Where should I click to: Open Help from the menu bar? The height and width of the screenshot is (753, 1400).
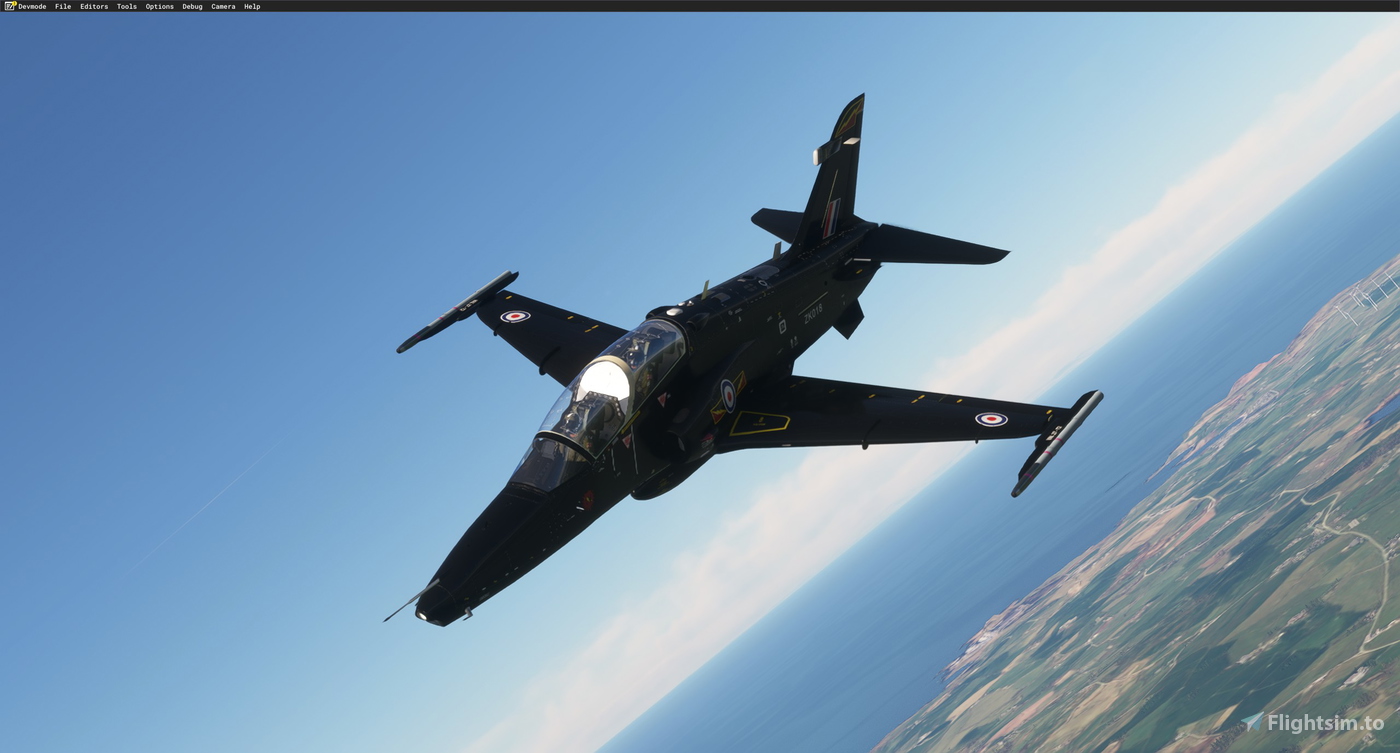tap(251, 6)
